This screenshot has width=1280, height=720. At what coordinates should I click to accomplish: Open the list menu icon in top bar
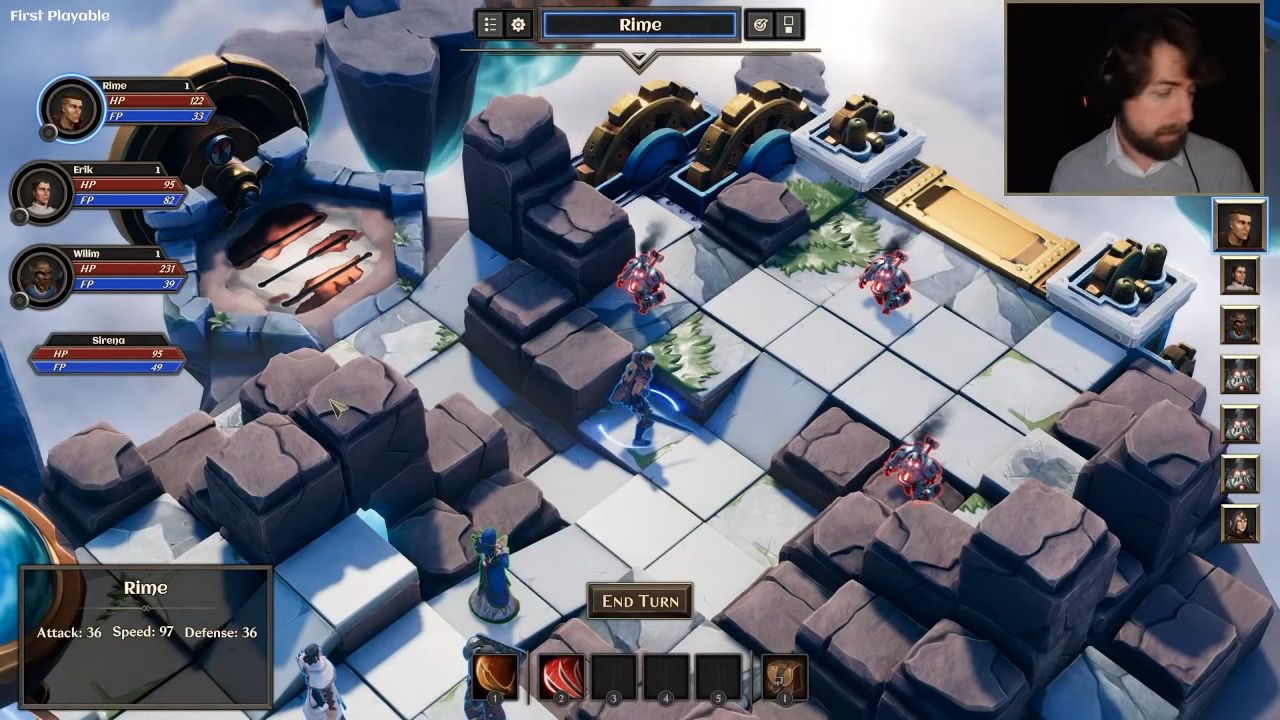490,25
